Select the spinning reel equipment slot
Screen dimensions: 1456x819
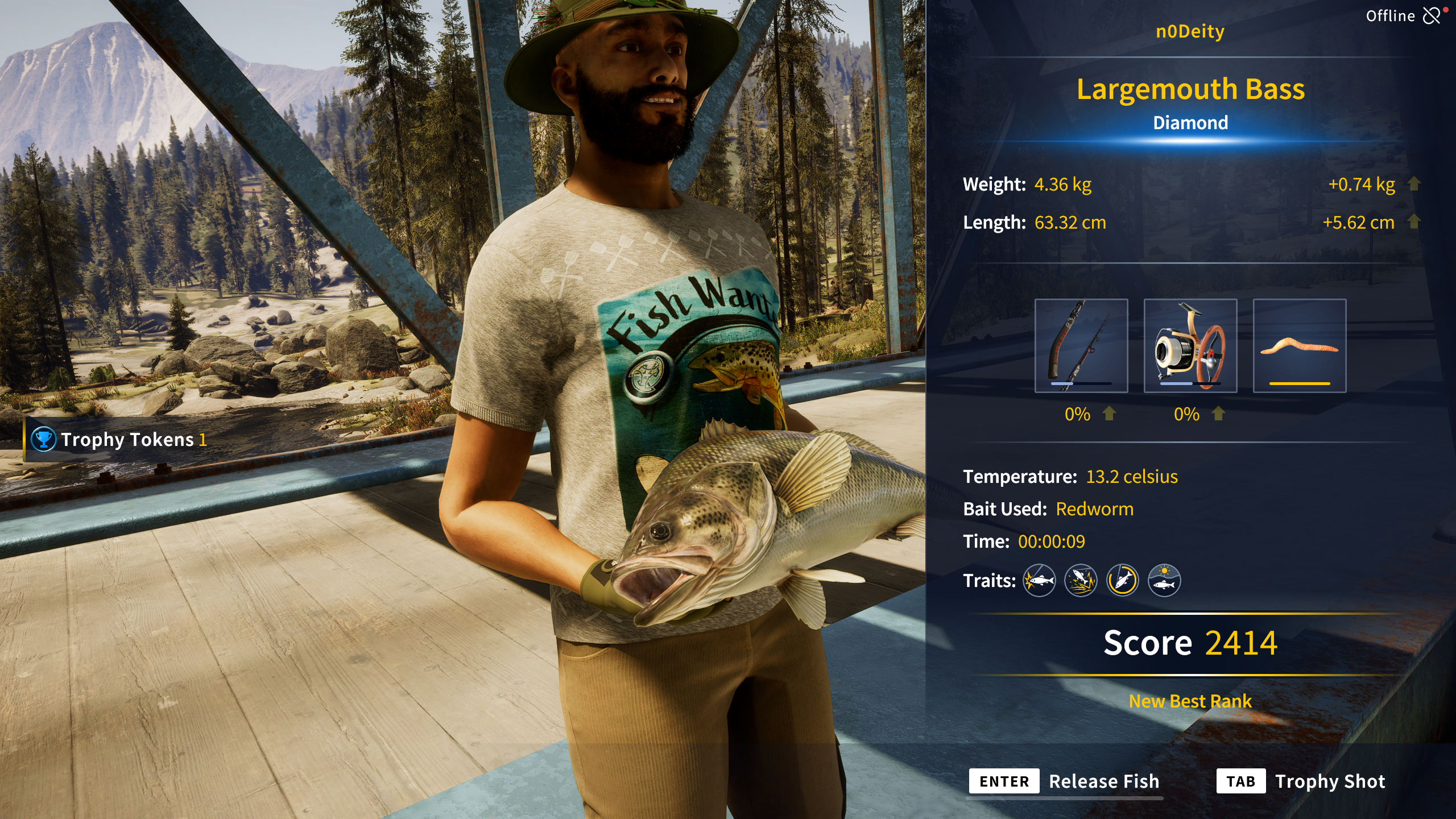[x=1190, y=345]
